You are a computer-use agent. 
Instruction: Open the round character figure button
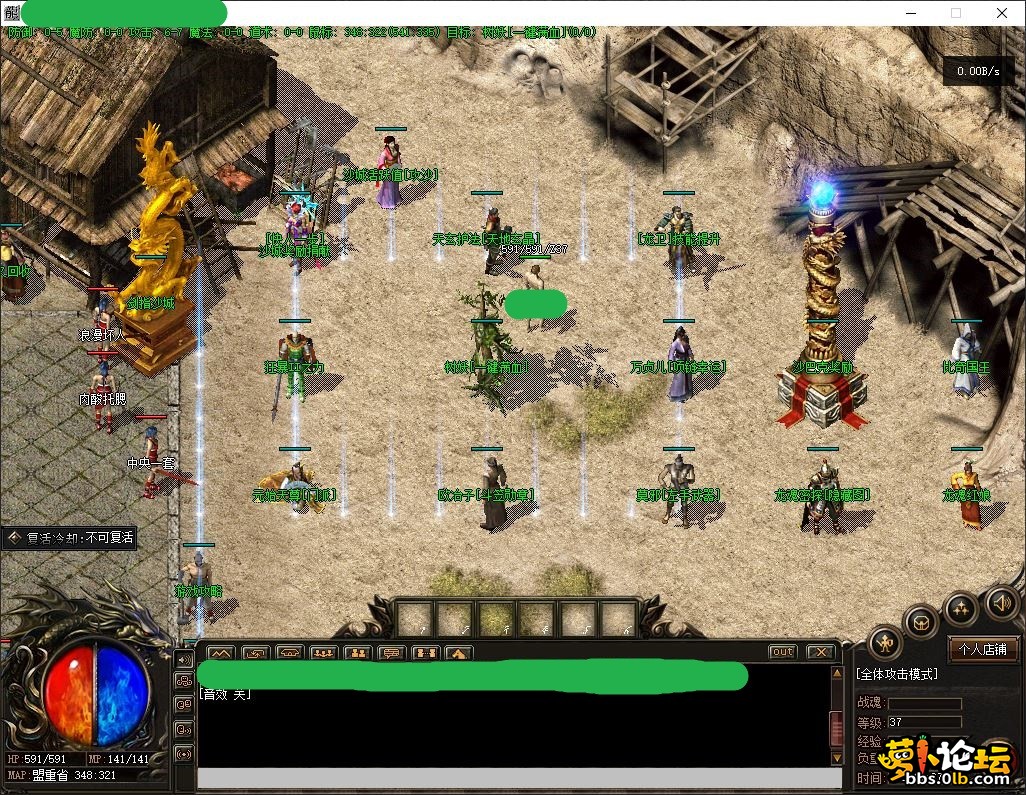click(886, 642)
